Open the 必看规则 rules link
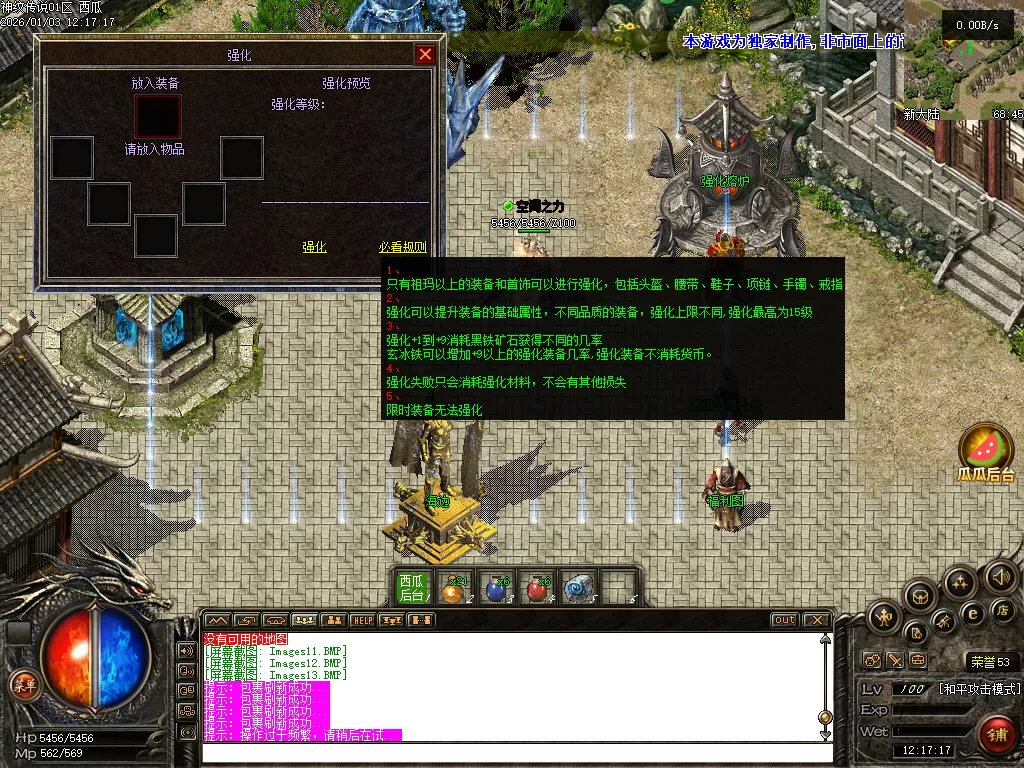 [402, 247]
